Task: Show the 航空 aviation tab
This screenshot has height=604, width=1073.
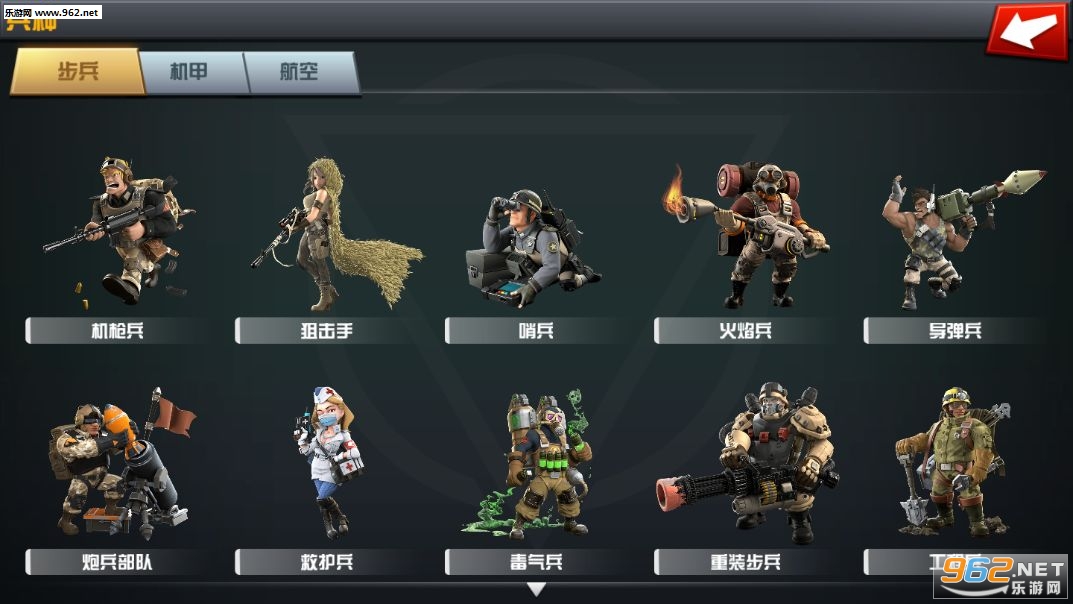Action: click(x=302, y=72)
